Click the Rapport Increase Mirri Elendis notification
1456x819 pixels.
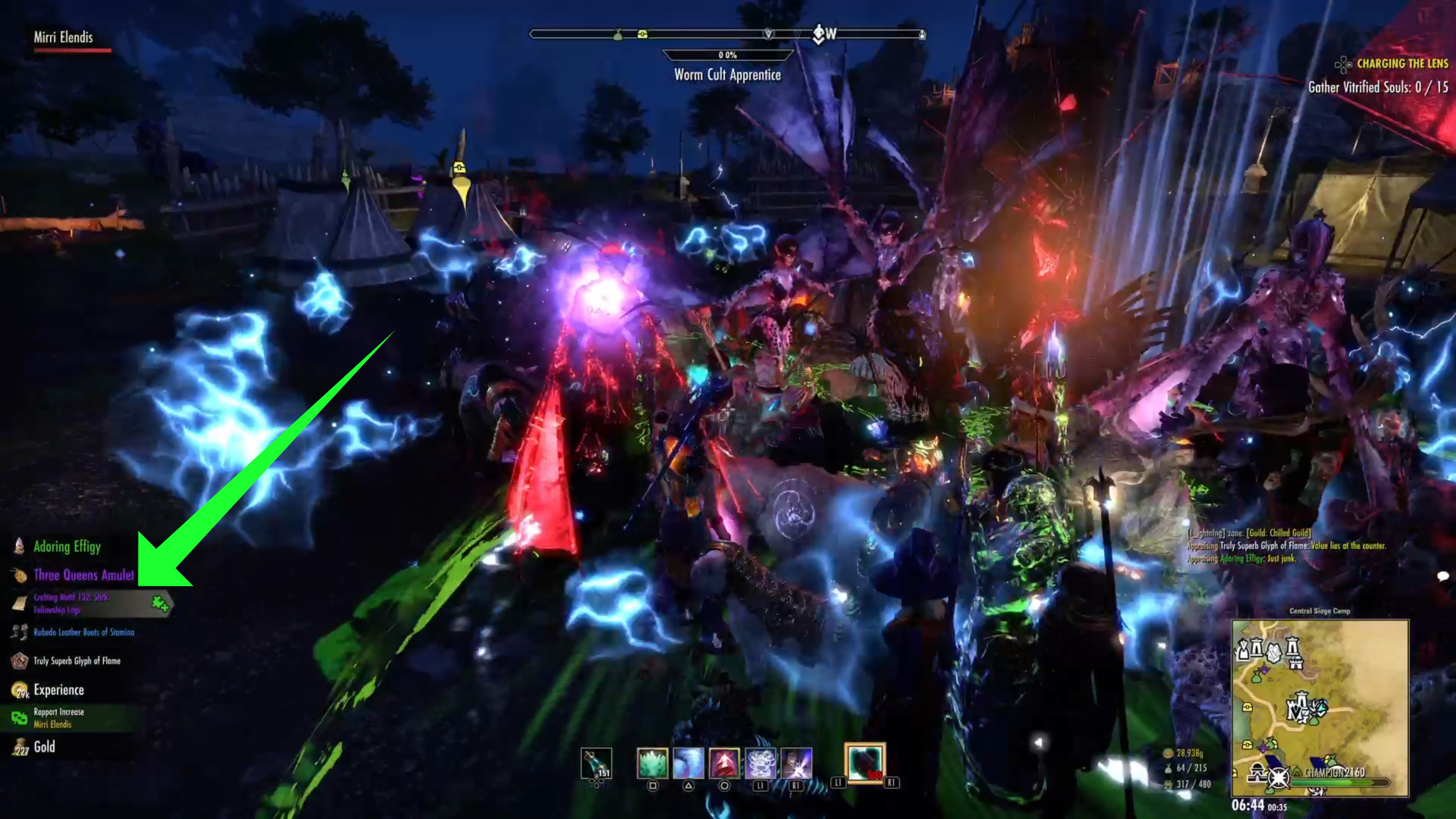click(x=59, y=718)
